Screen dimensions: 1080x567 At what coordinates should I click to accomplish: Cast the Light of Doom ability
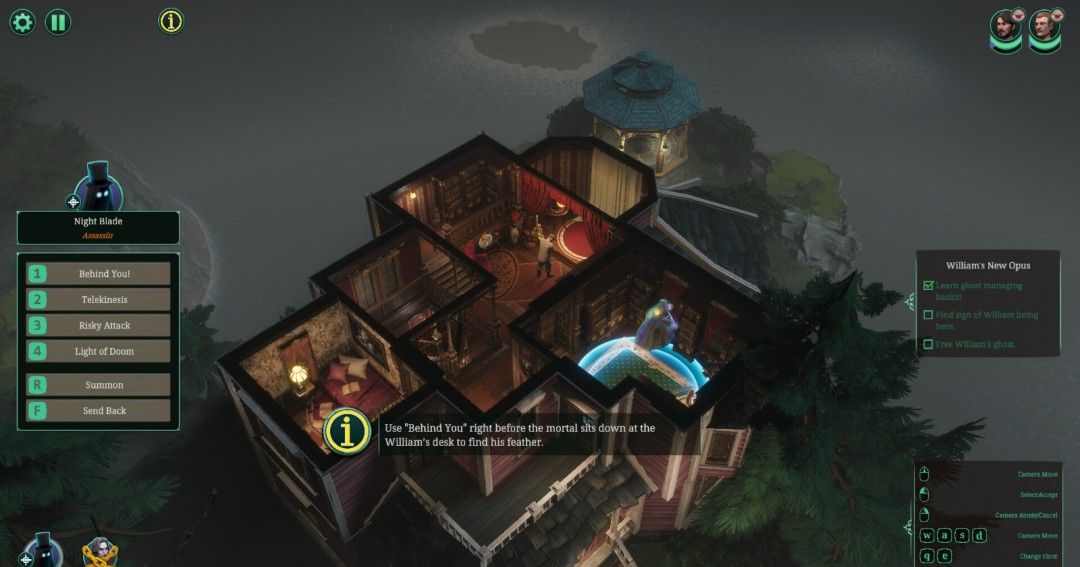(98, 351)
